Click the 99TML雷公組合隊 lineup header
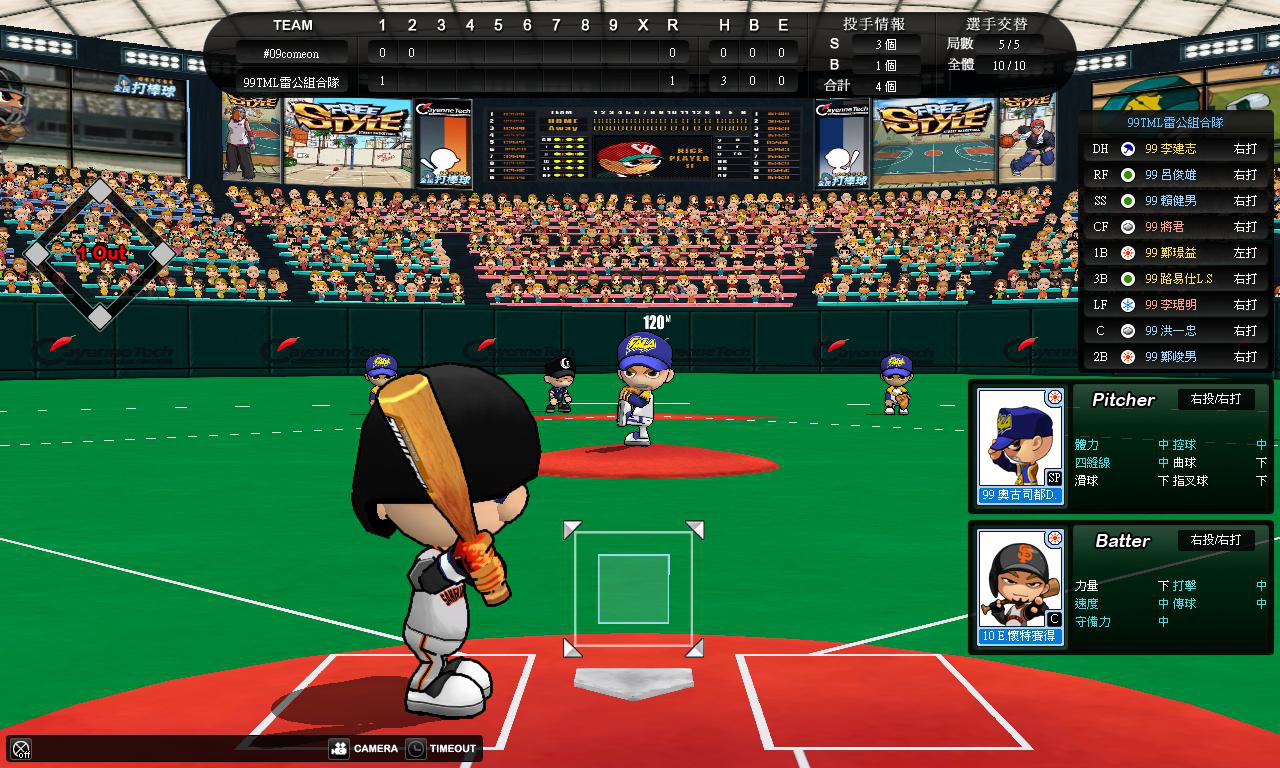Screen dimensions: 1280x768 coord(1174,123)
